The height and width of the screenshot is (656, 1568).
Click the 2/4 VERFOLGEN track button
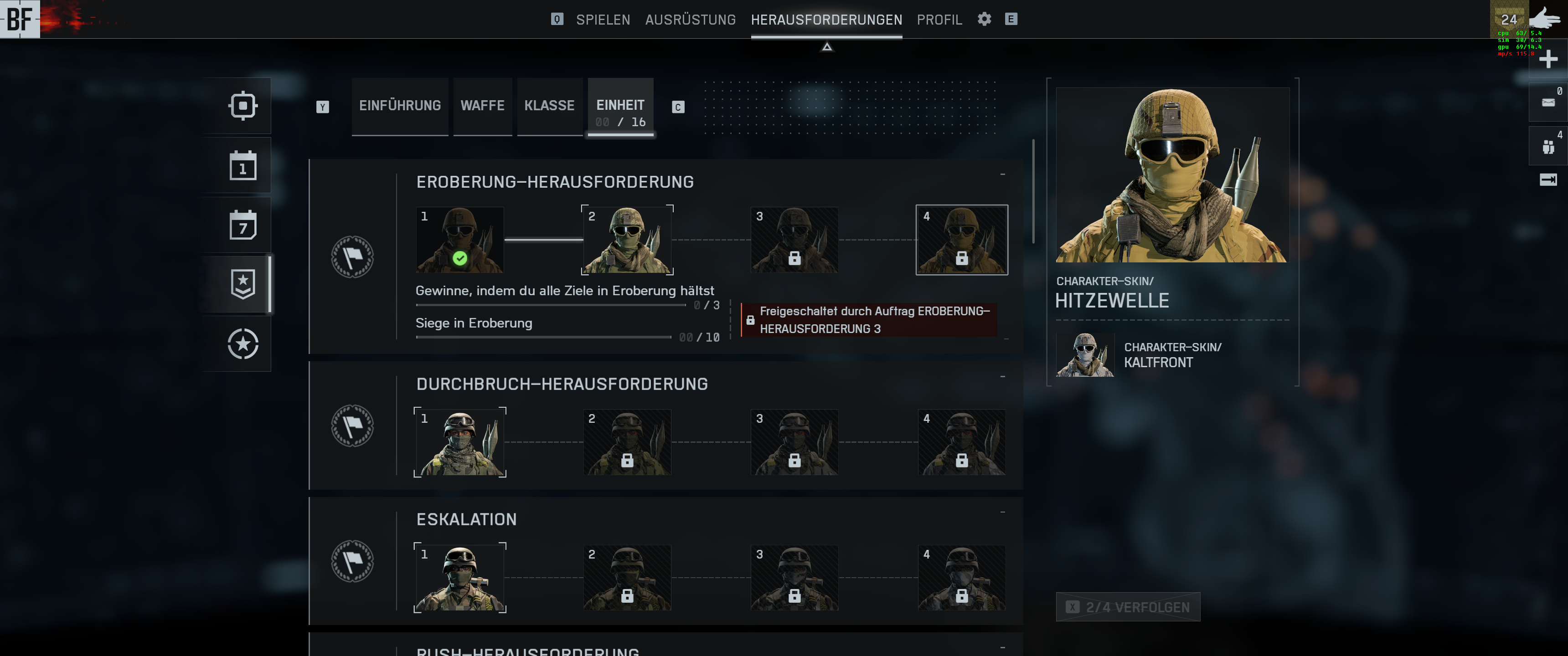(1128, 607)
